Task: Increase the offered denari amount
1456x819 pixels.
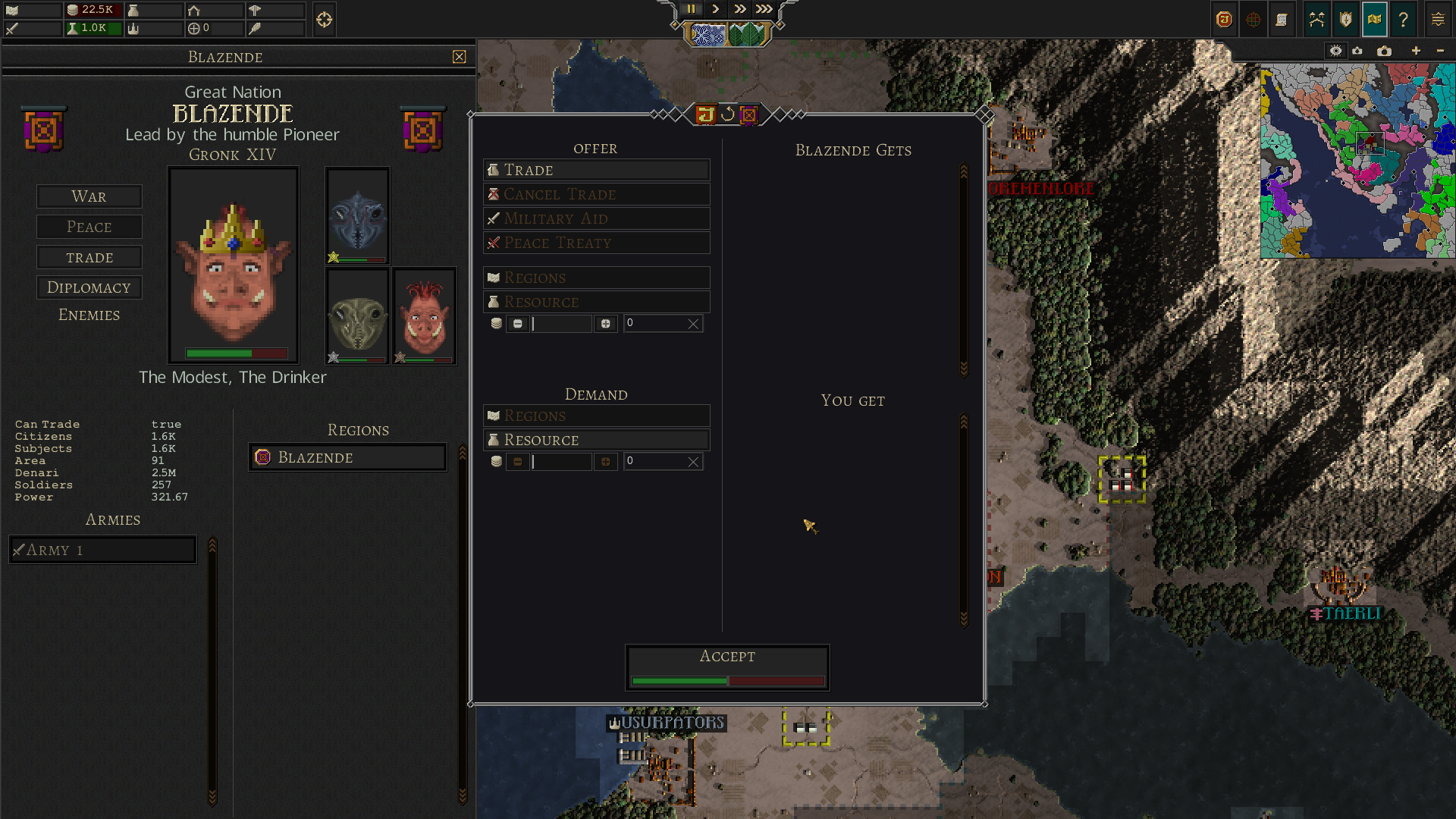Action: 605,324
